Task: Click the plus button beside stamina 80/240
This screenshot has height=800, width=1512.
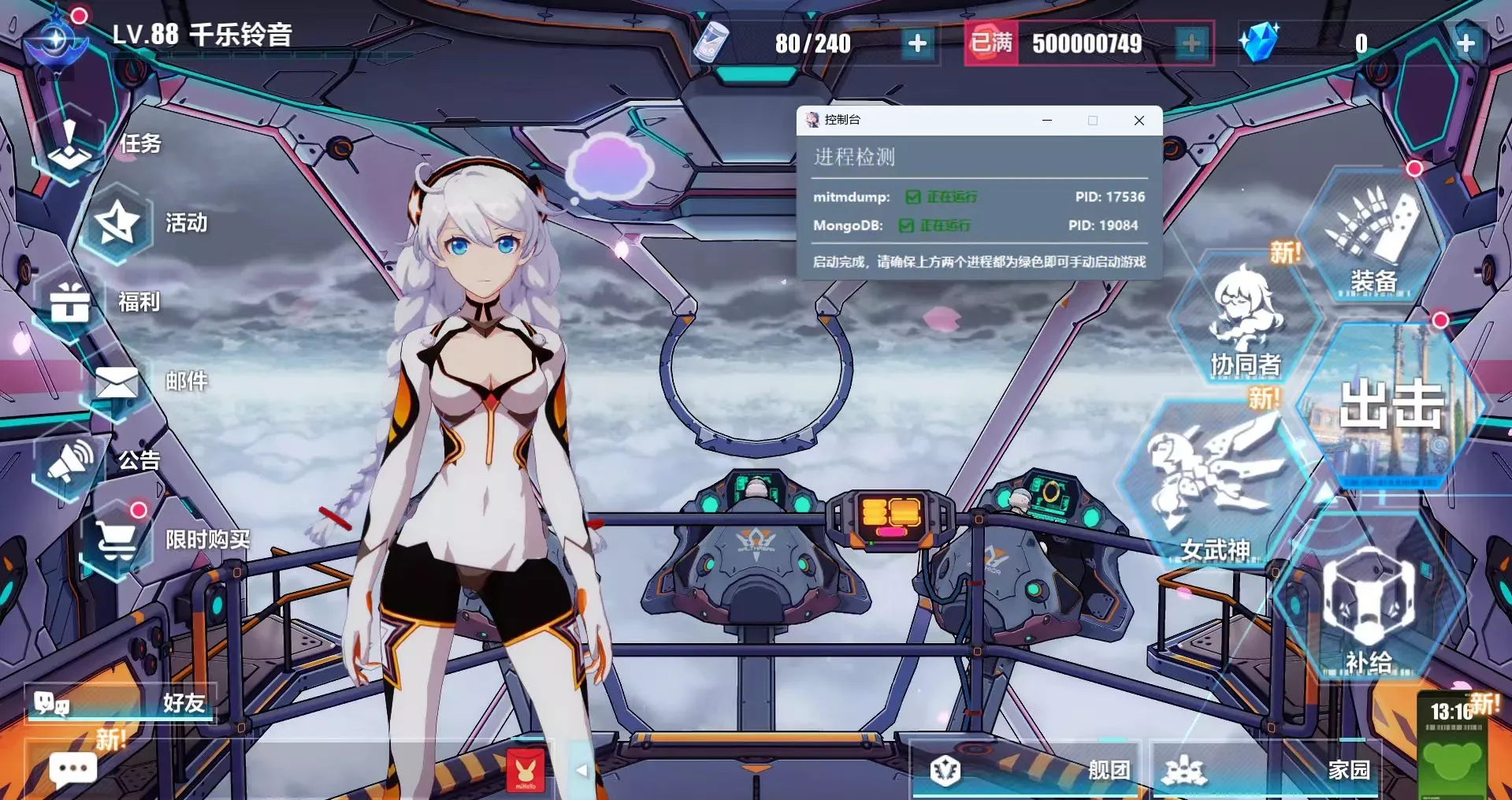Action: pos(917,43)
